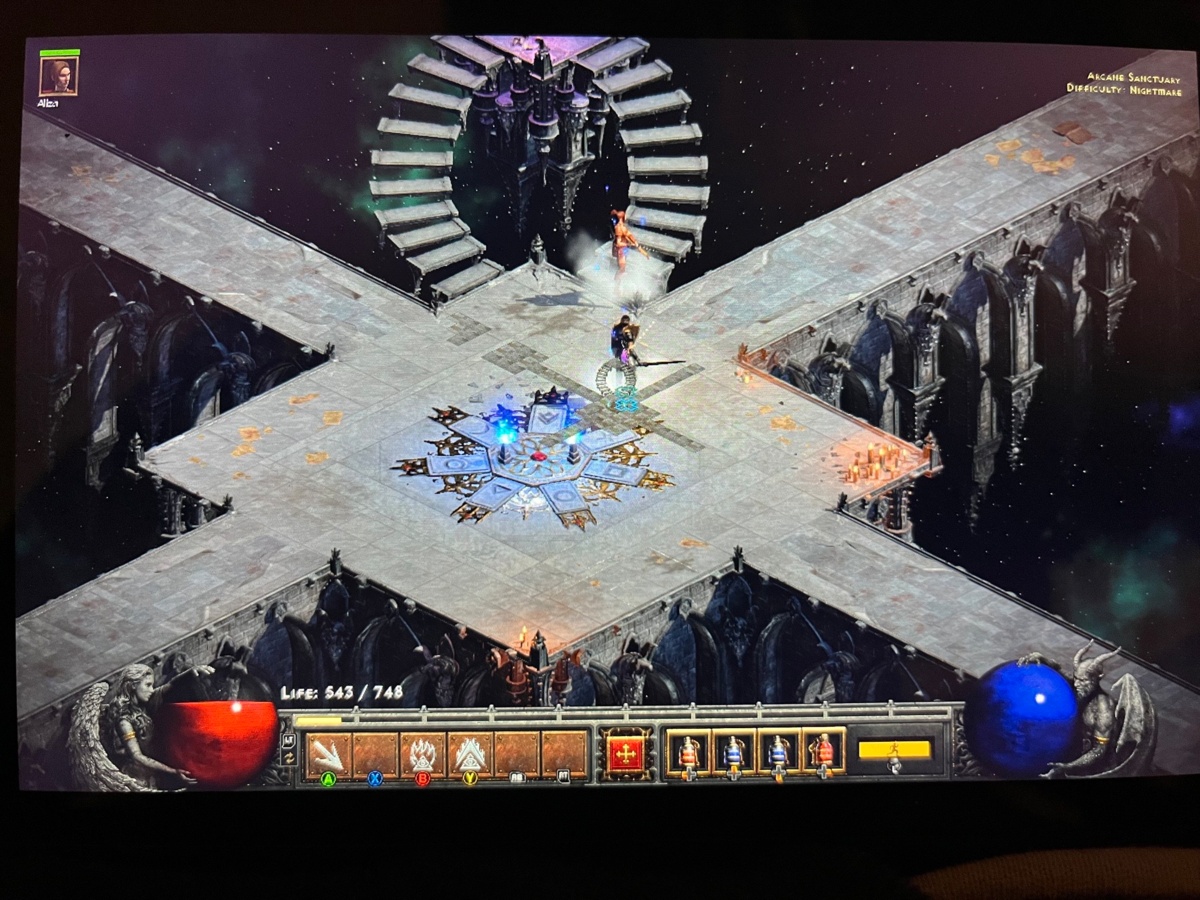The image size is (1200, 900).
Task: Toggle the running figure on the stamina bar
Action: tap(894, 750)
